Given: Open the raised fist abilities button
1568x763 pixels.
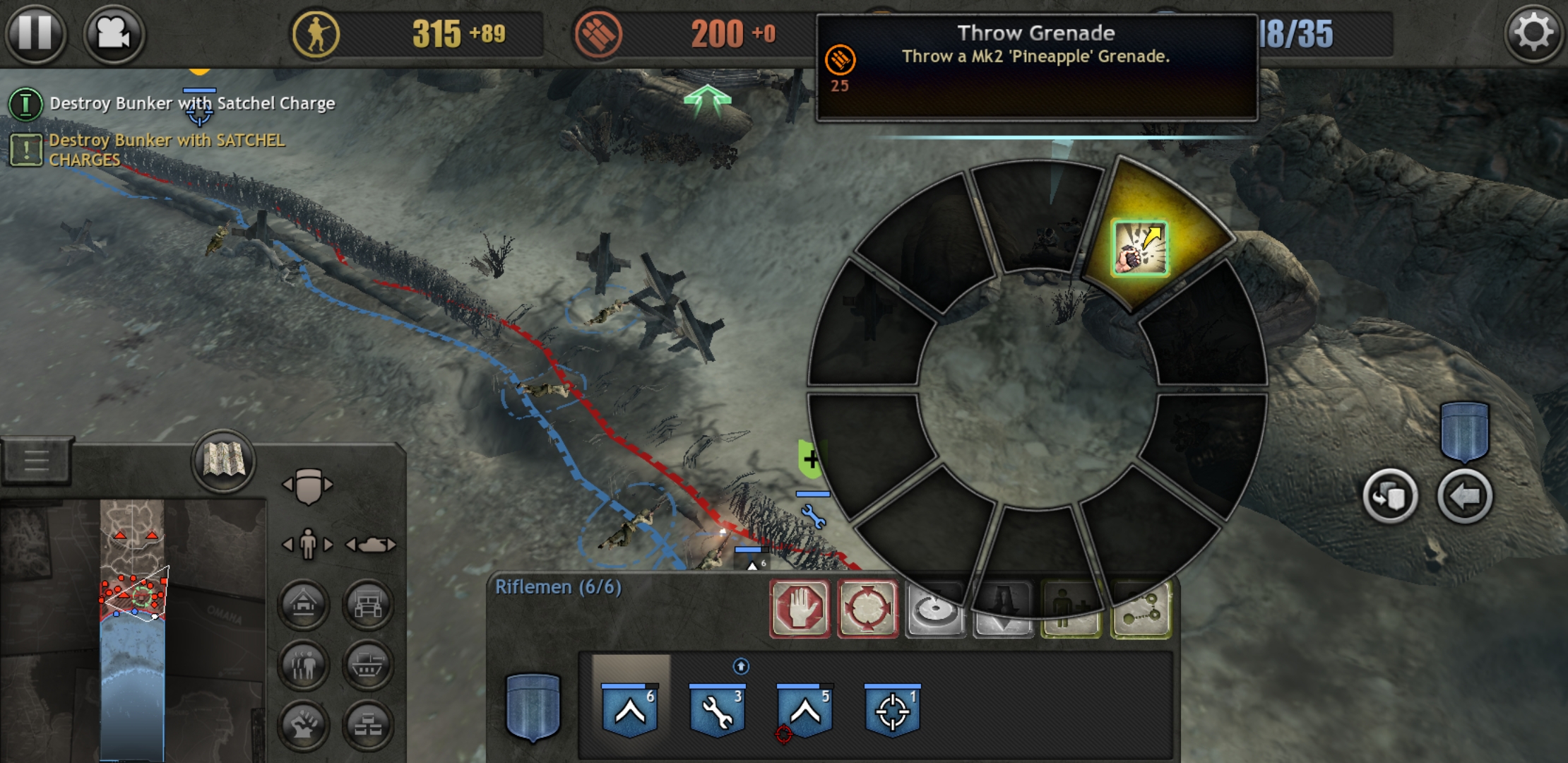Looking at the screenshot, I should pyautogui.click(x=304, y=726).
